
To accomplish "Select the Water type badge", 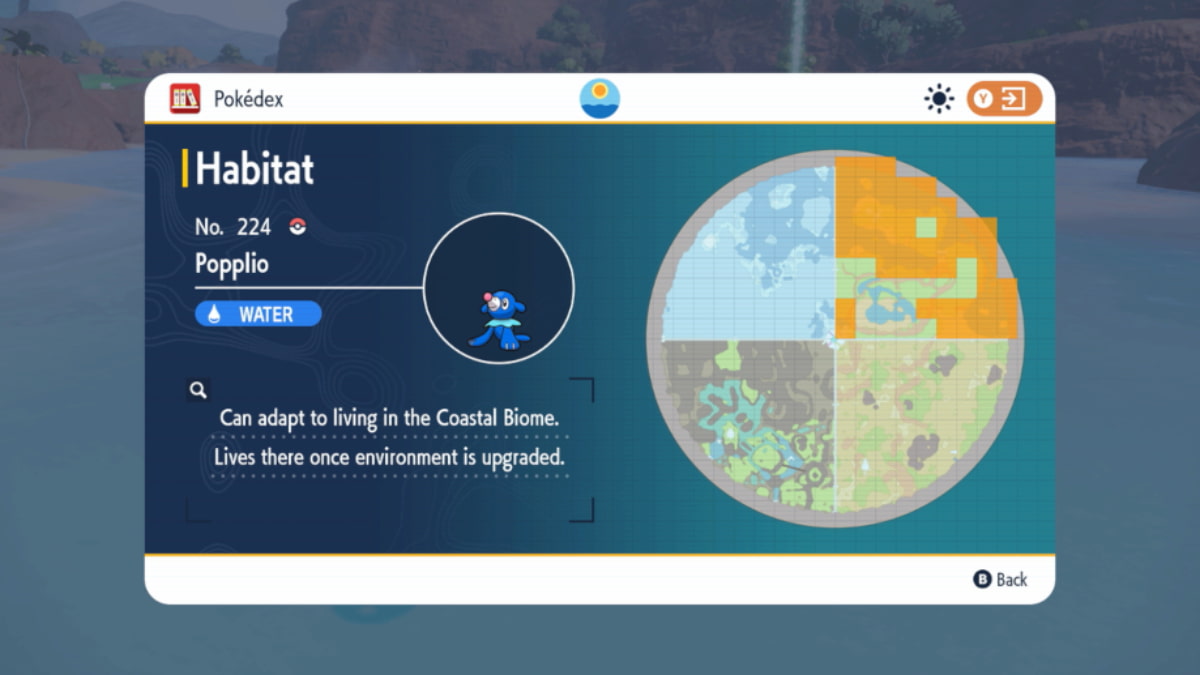I will pos(258,314).
